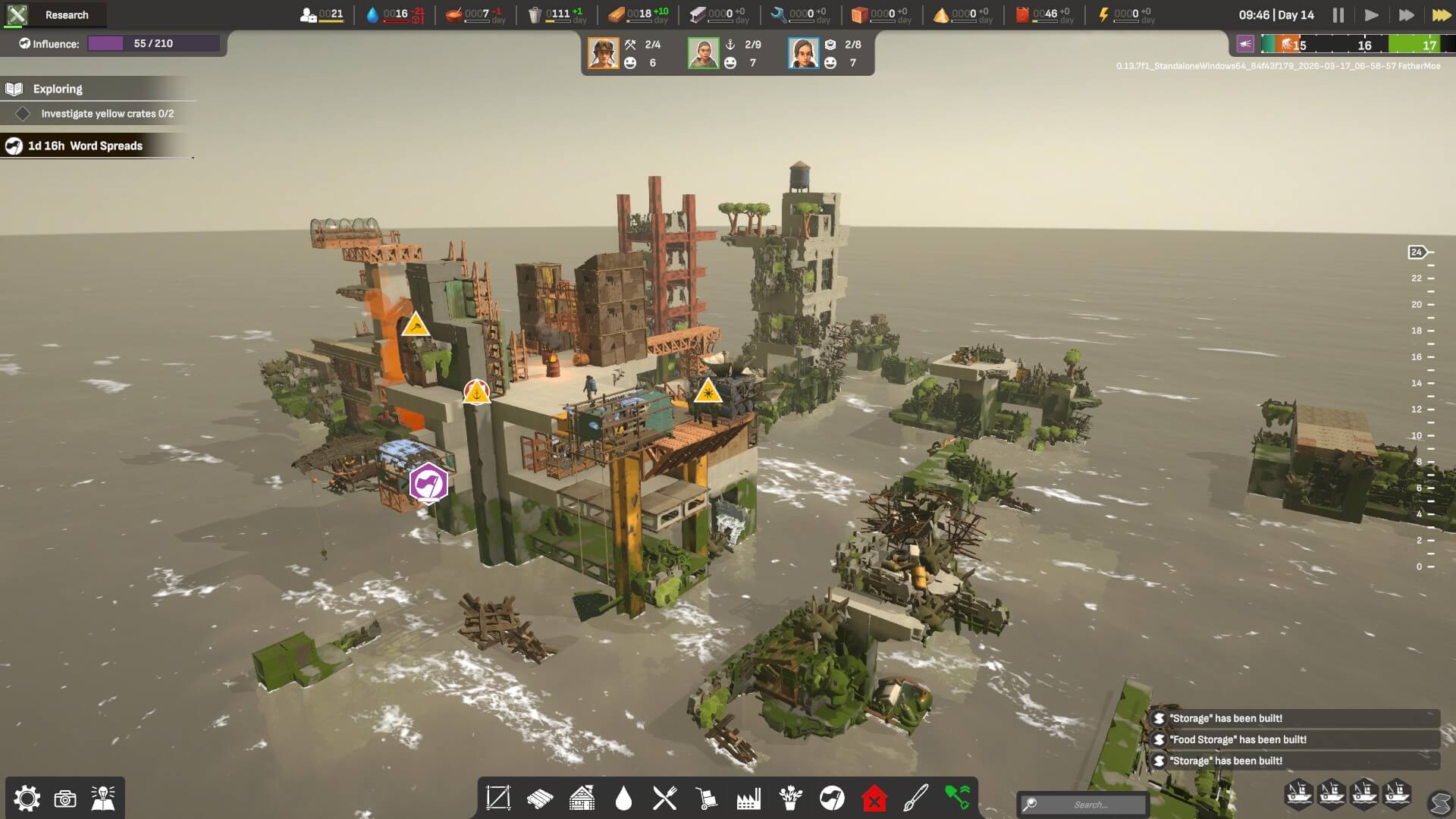Activate the demolish tool (red house)
1456x819 pixels.
coord(874,798)
